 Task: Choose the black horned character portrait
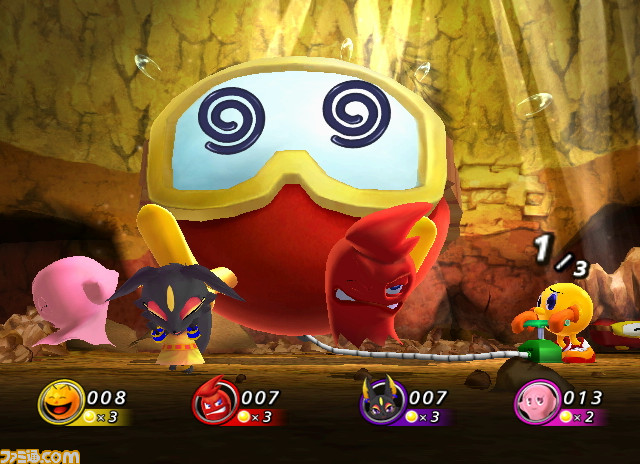pos(379,403)
